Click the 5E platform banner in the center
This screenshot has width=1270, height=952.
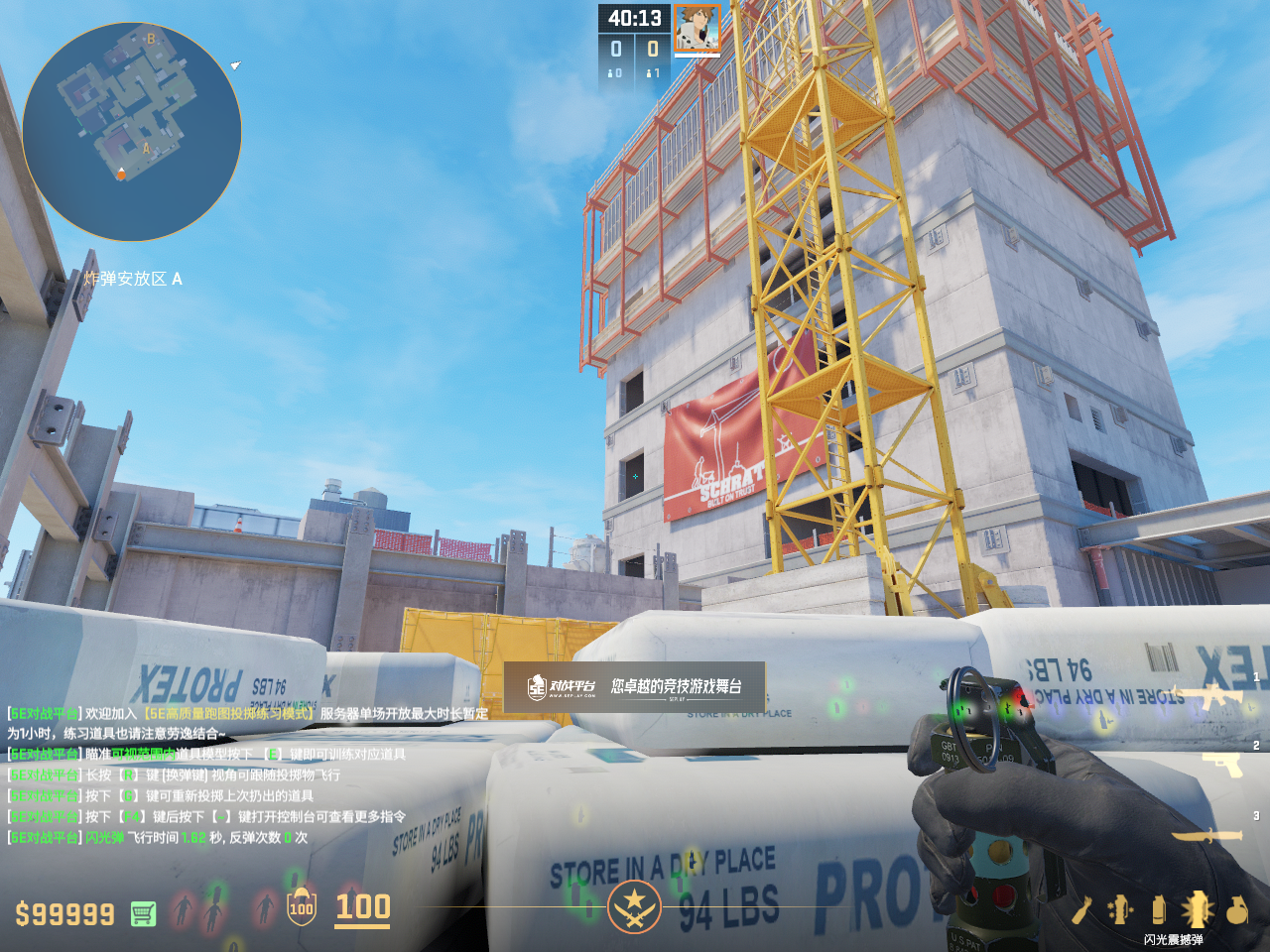click(x=634, y=686)
